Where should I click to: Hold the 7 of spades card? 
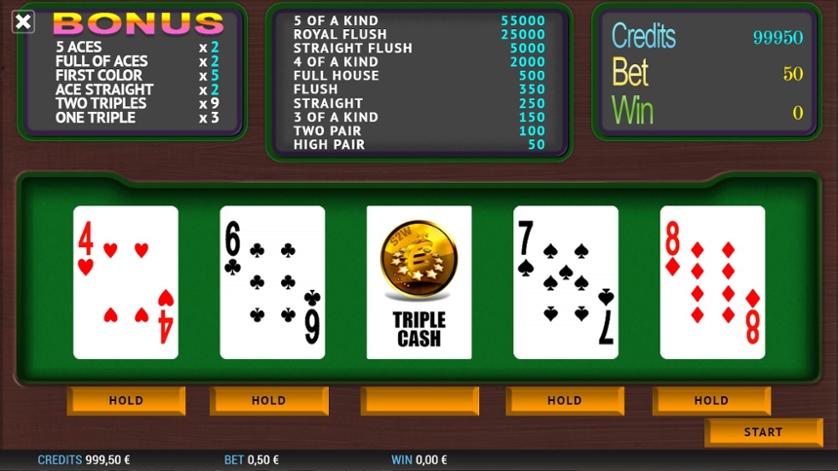pos(565,400)
